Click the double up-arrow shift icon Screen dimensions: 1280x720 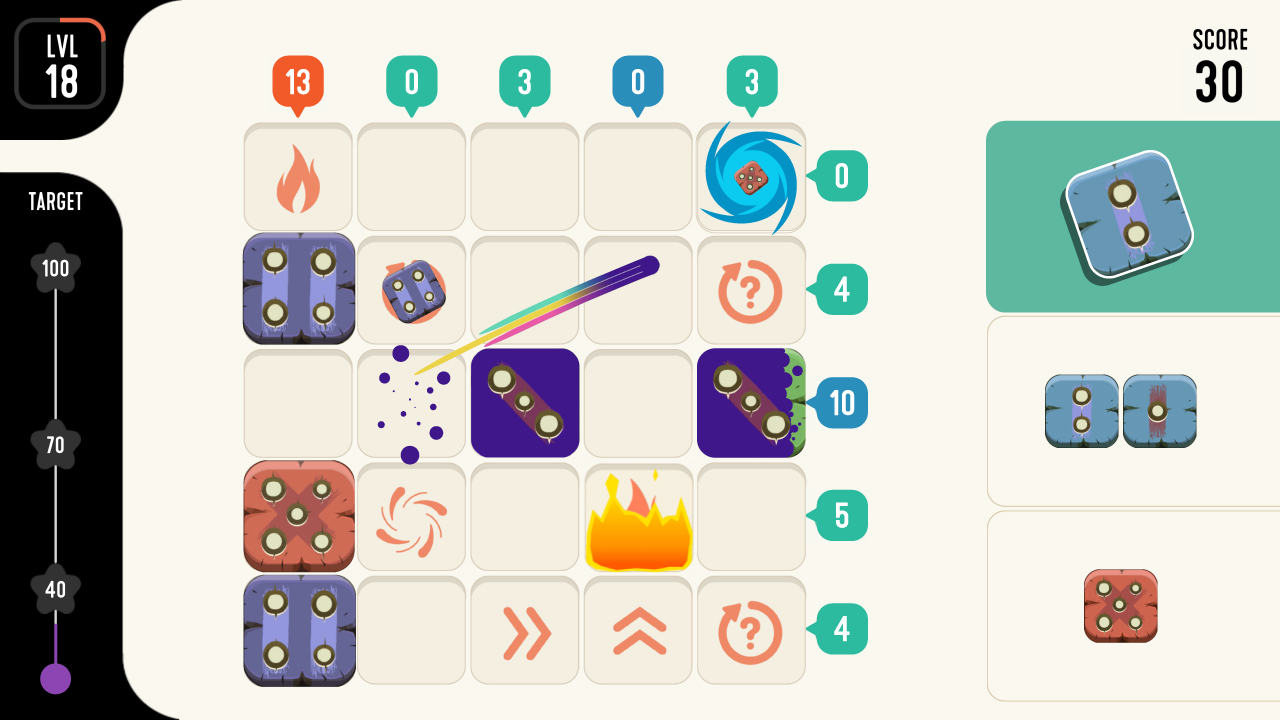click(x=638, y=630)
